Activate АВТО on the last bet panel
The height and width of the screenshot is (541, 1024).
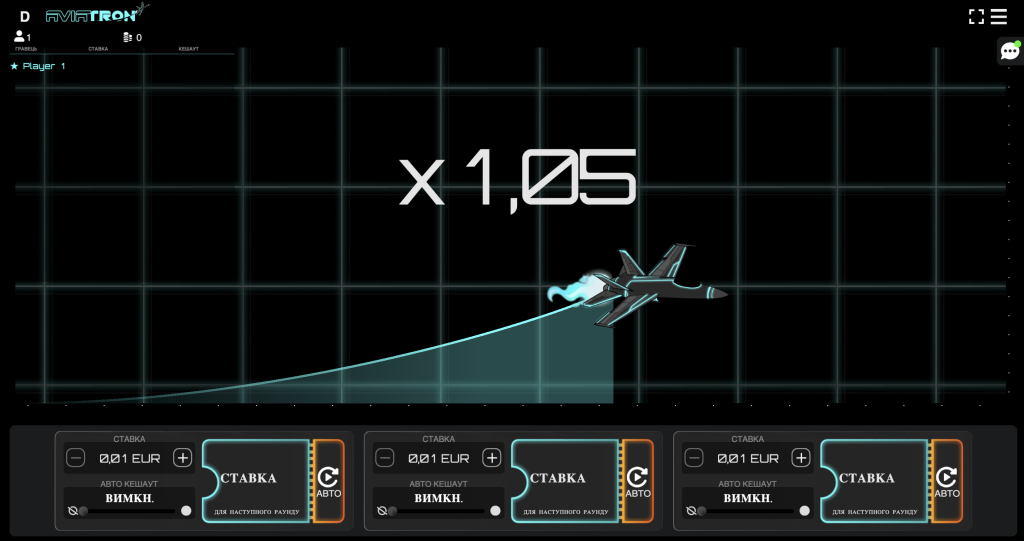click(x=947, y=481)
